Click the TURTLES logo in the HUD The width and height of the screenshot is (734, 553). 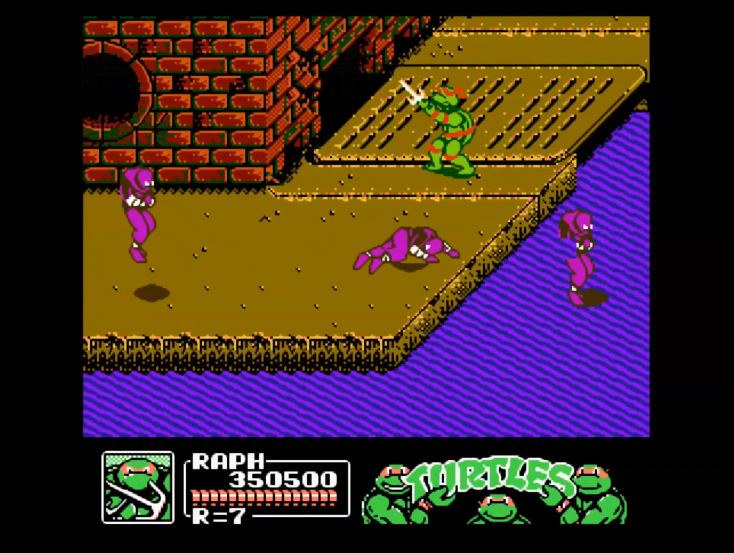[x=494, y=489]
